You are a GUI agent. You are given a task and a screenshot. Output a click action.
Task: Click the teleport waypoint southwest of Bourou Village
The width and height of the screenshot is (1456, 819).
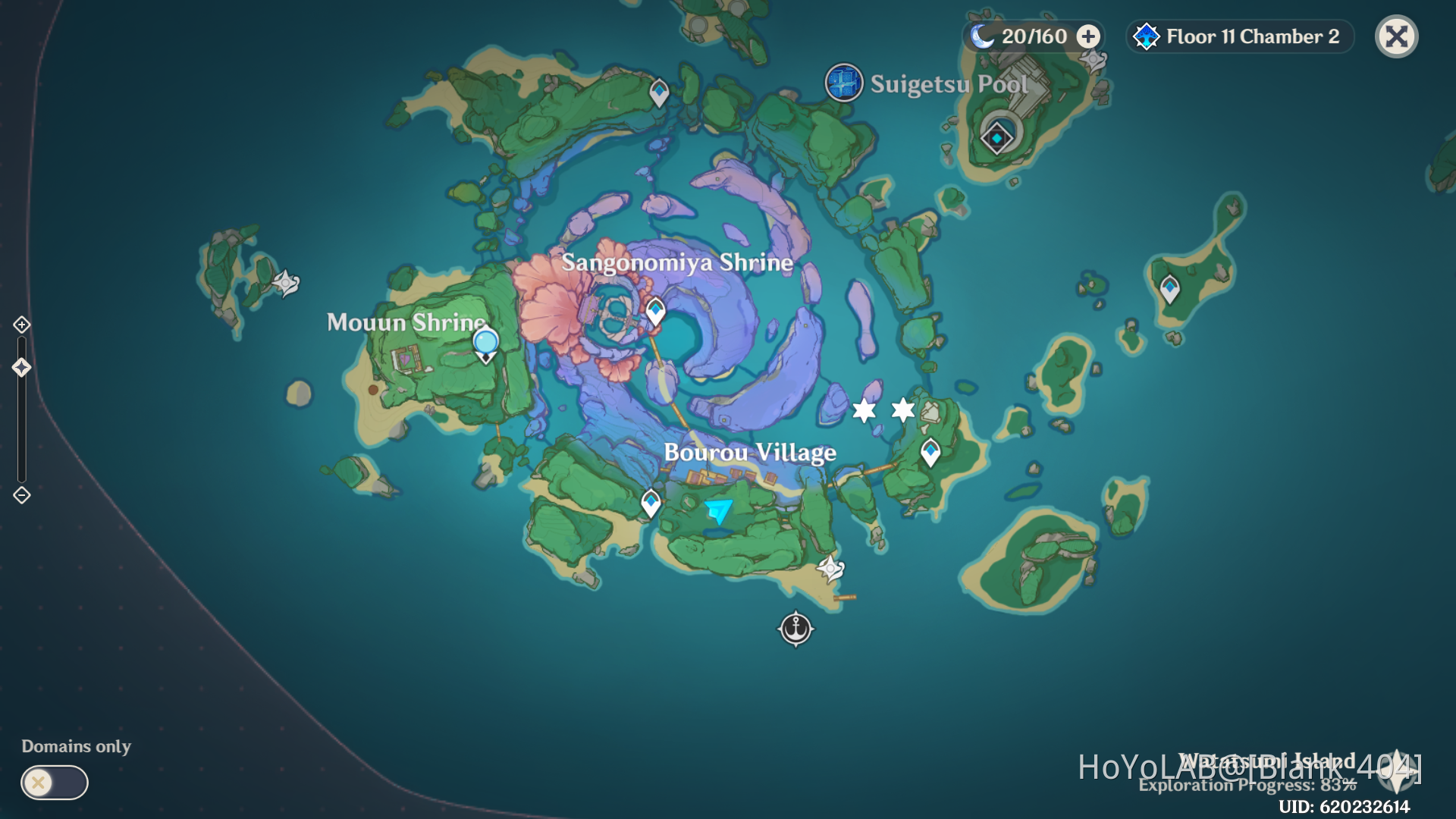(x=651, y=502)
